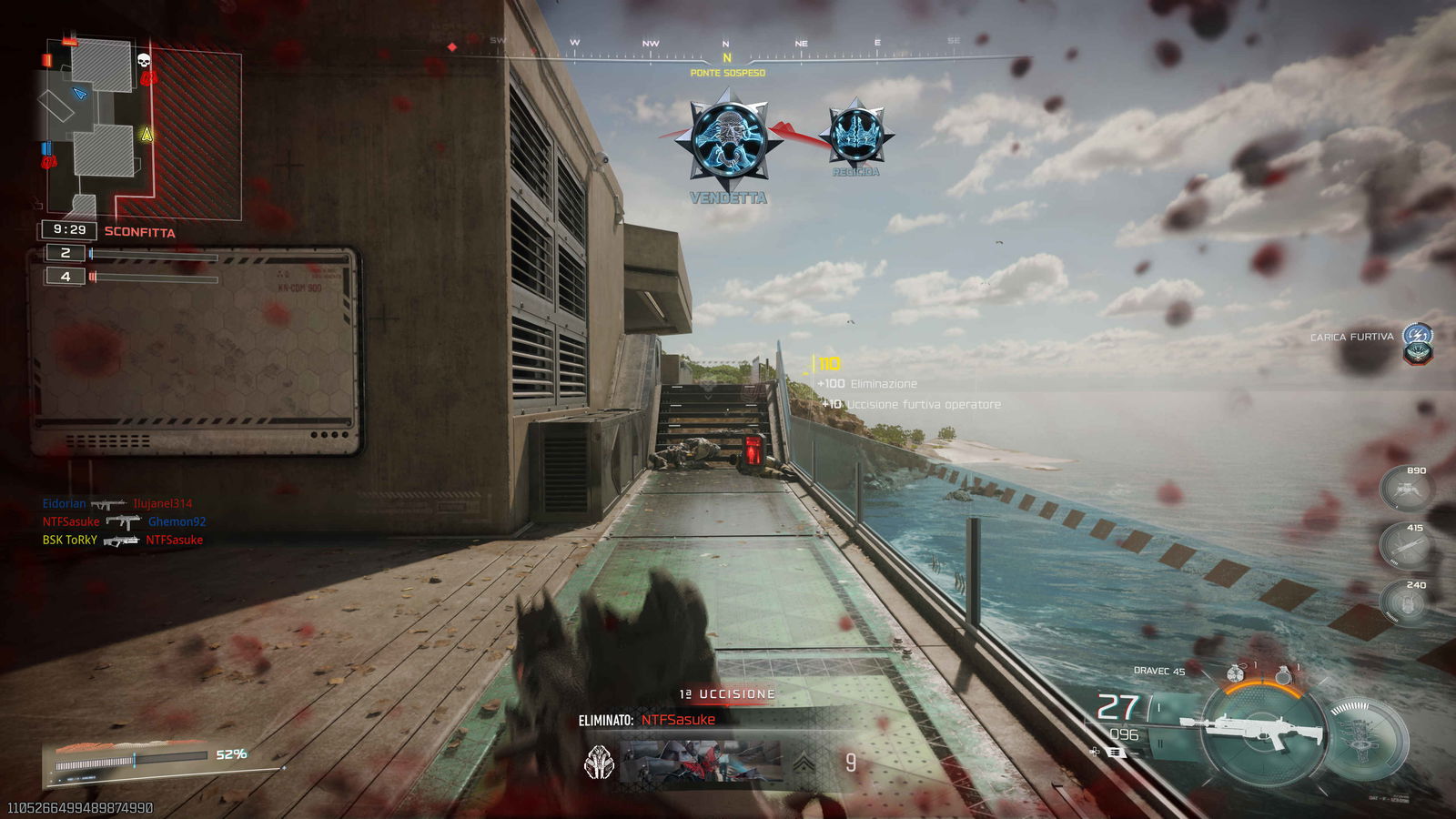Click the skull death marker on the minimap

[143, 61]
